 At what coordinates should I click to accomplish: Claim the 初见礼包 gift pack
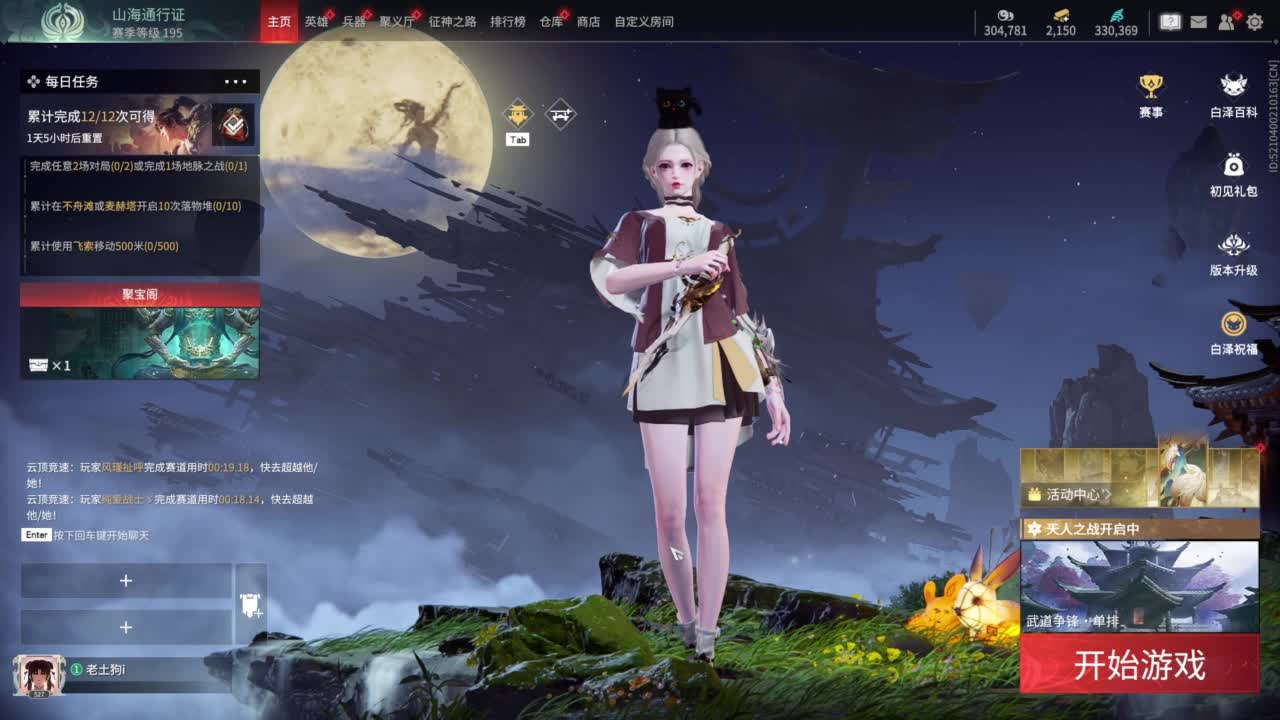1234,174
